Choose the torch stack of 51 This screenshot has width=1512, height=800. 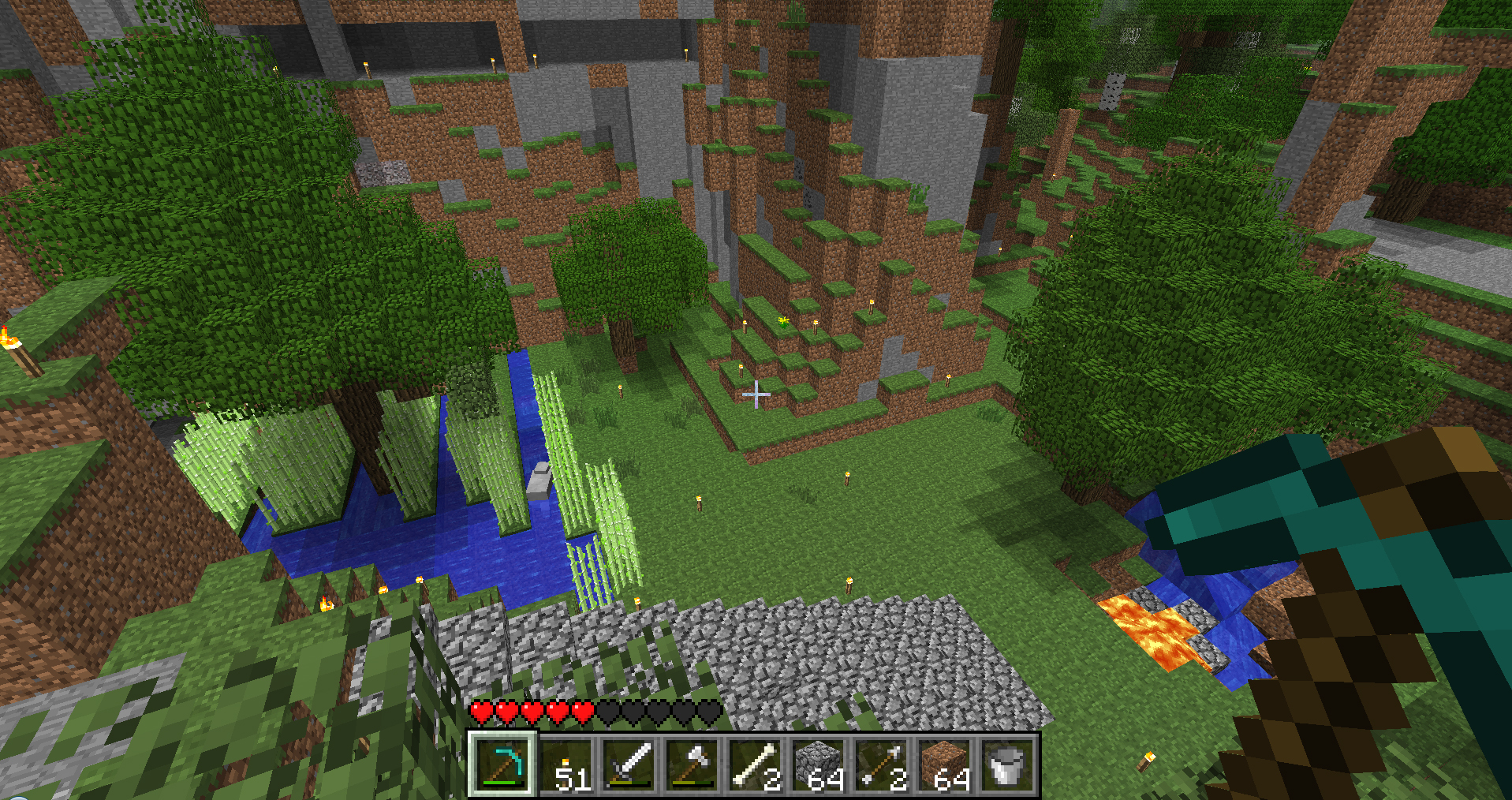567,764
